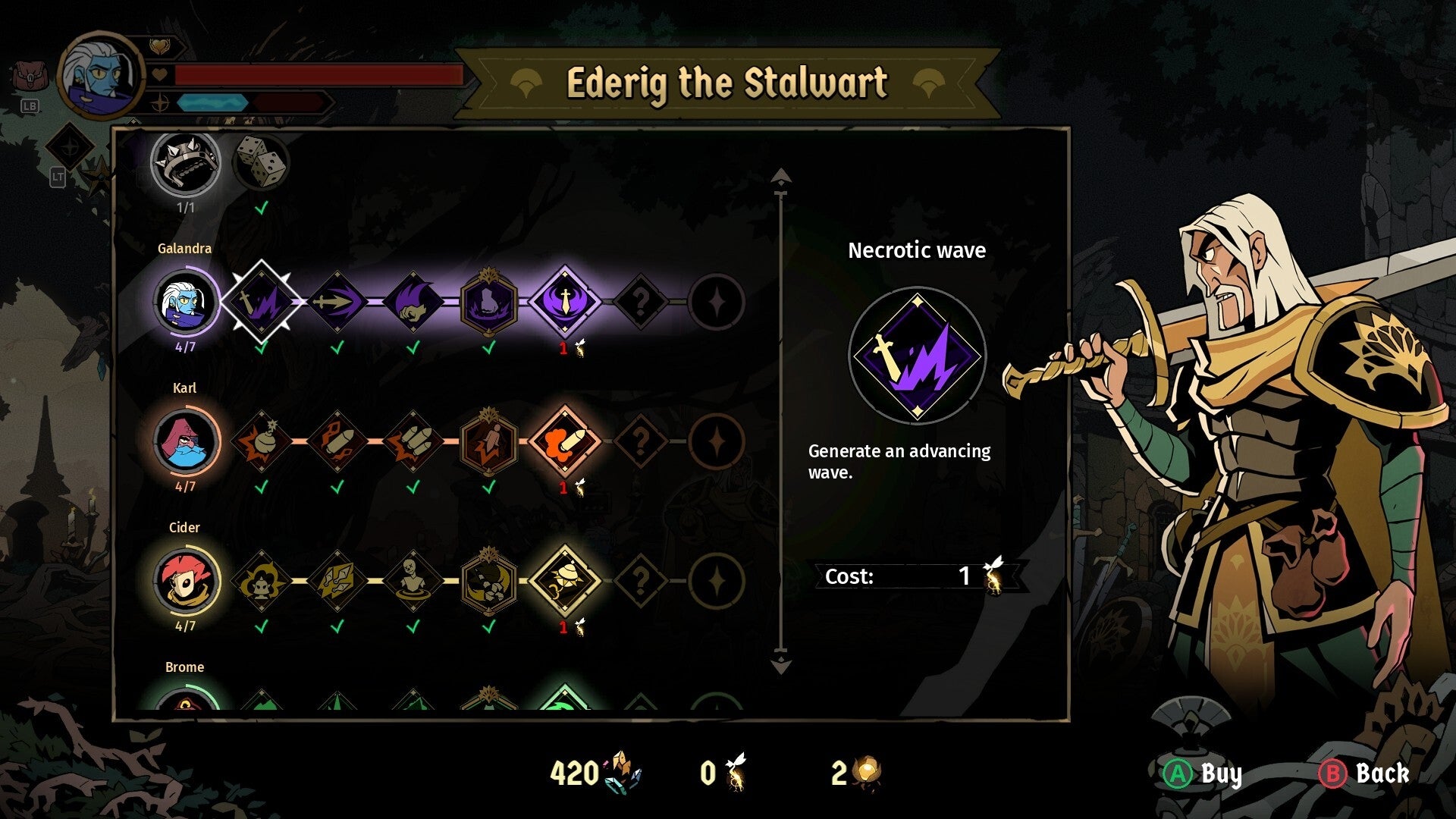The height and width of the screenshot is (819, 1456).
Task: Switch to Cider's skill row
Action: (x=184, y=582)
